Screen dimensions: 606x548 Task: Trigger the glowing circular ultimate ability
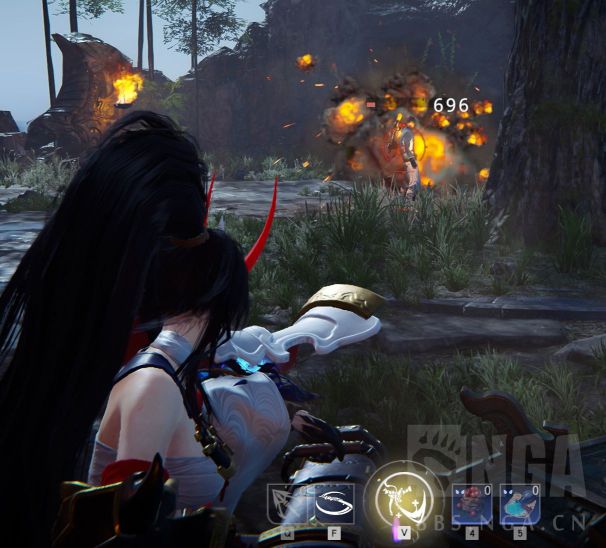tap(404, 498)
